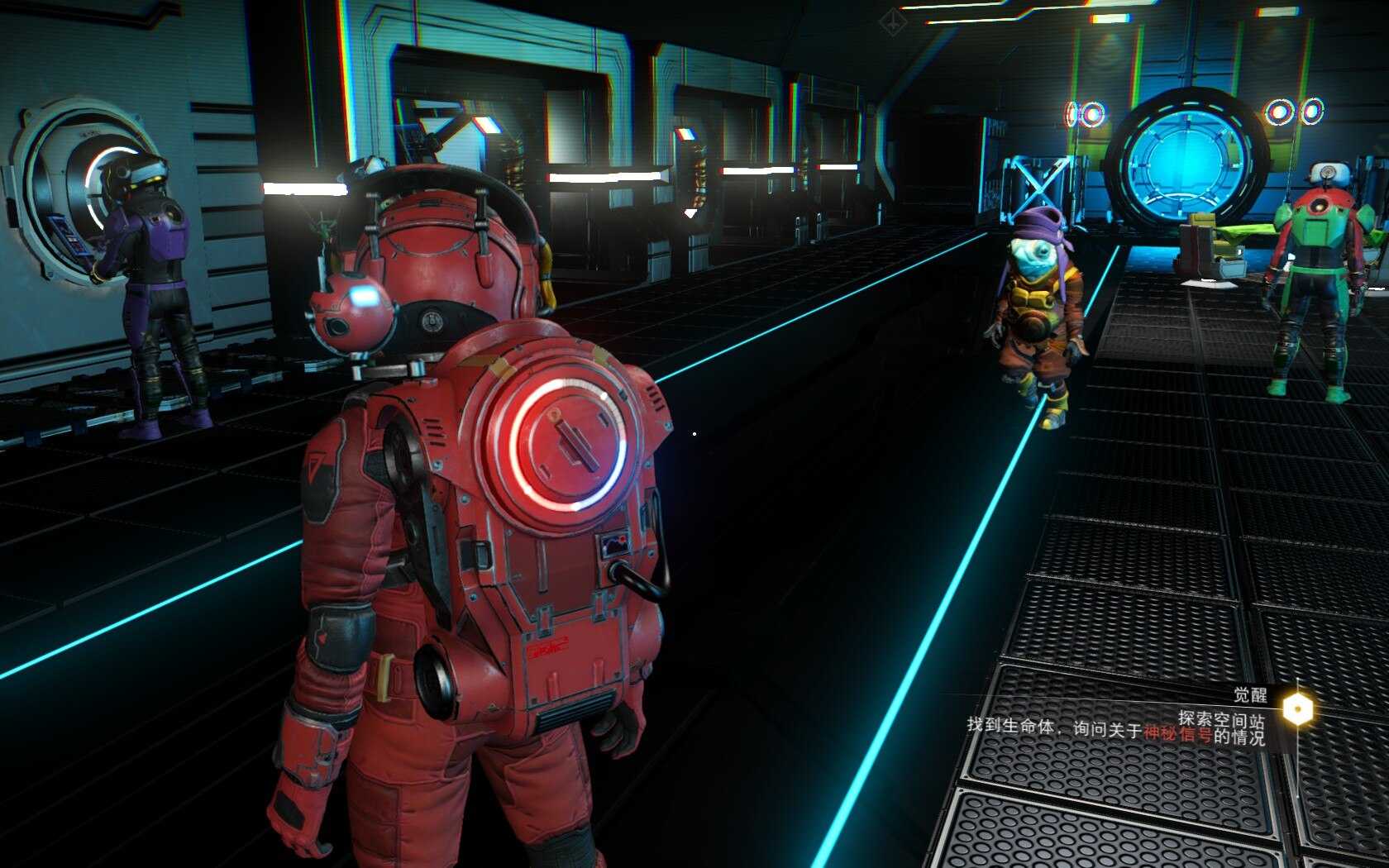Open the 觉醒 mission objective text
This screenshot has width=1389, height=868.
[x=1115, y=728]
